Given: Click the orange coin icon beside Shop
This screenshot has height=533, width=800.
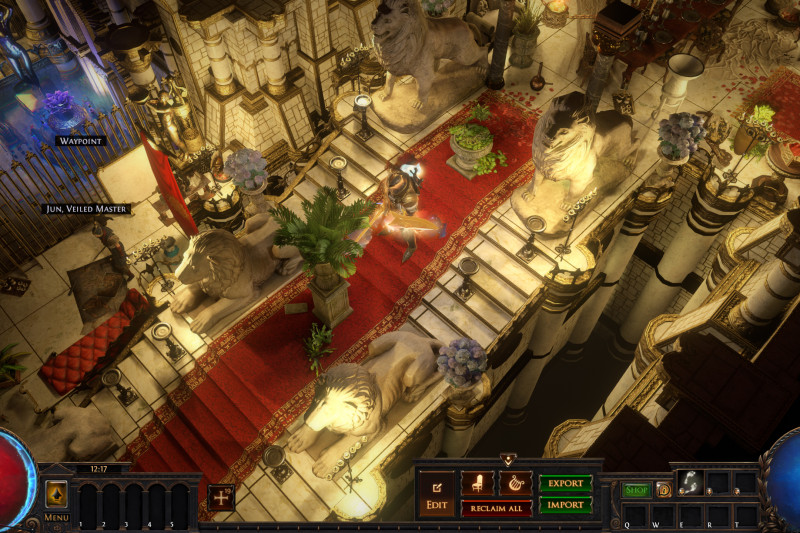Looking at the screenshot, I should click(x=664, y=490).
